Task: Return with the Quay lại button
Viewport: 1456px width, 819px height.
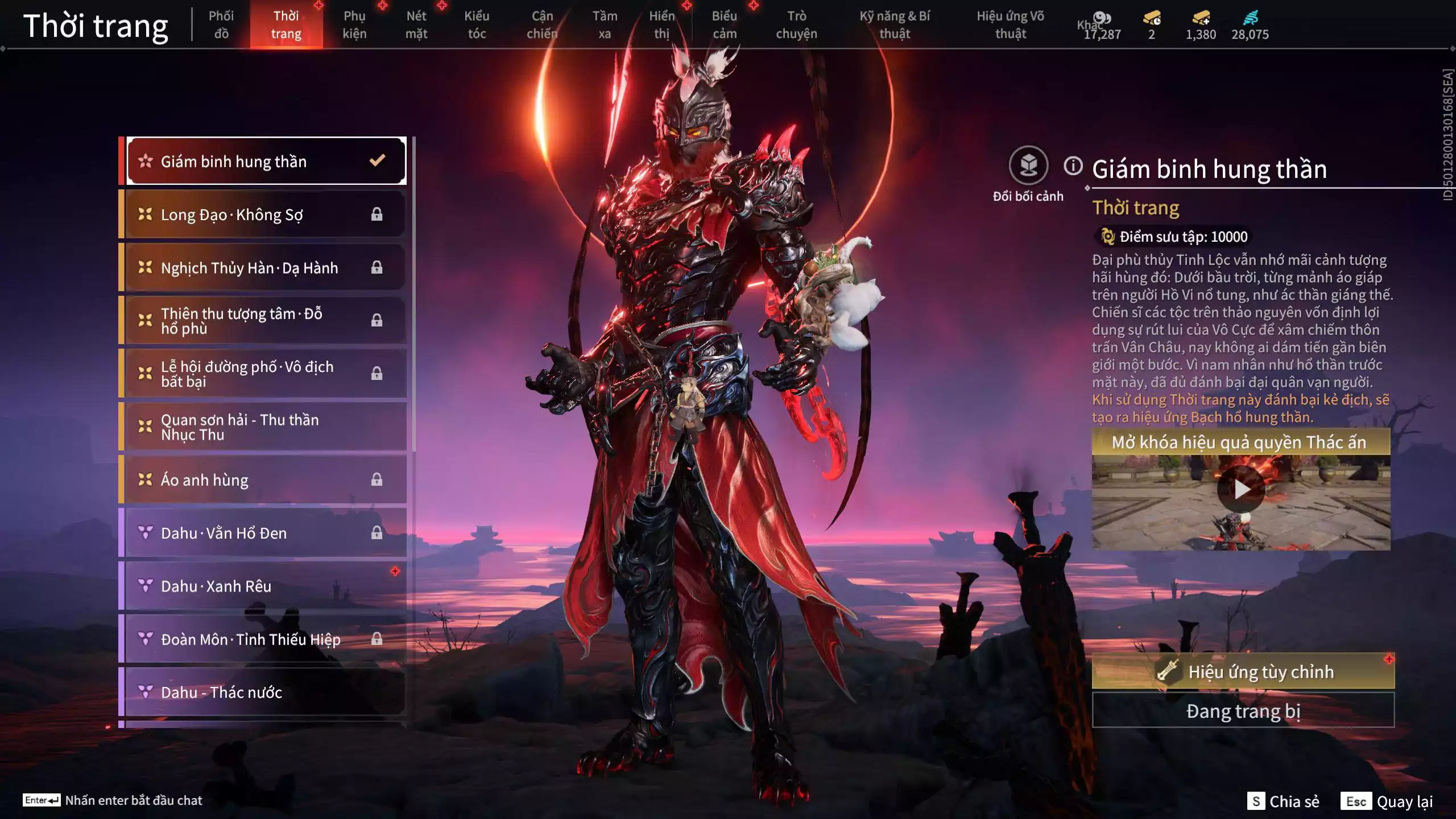Action: [x=1388, y=801]
